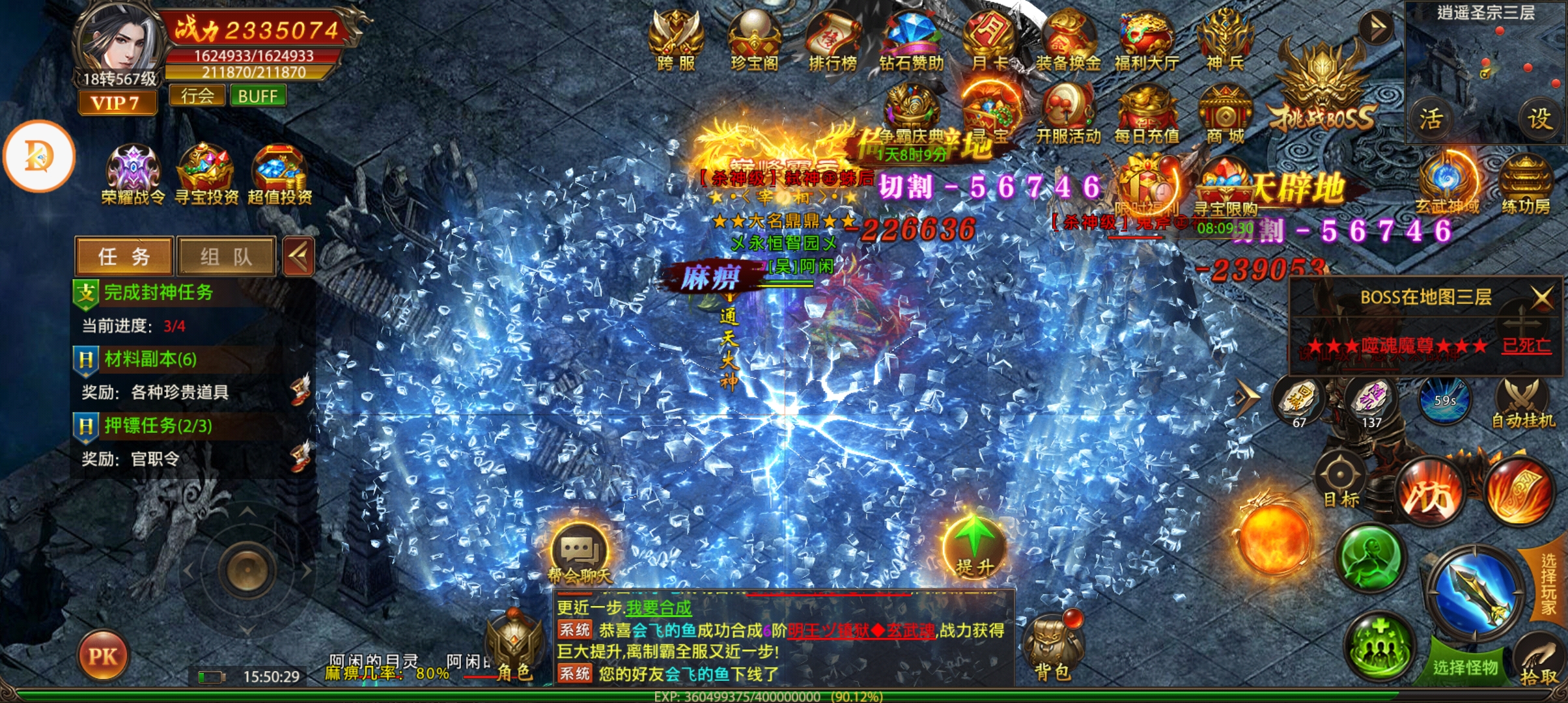The image size is (1568, 703).
Task: Open 帮会聊天 guild chat
Action: point(580,553)
